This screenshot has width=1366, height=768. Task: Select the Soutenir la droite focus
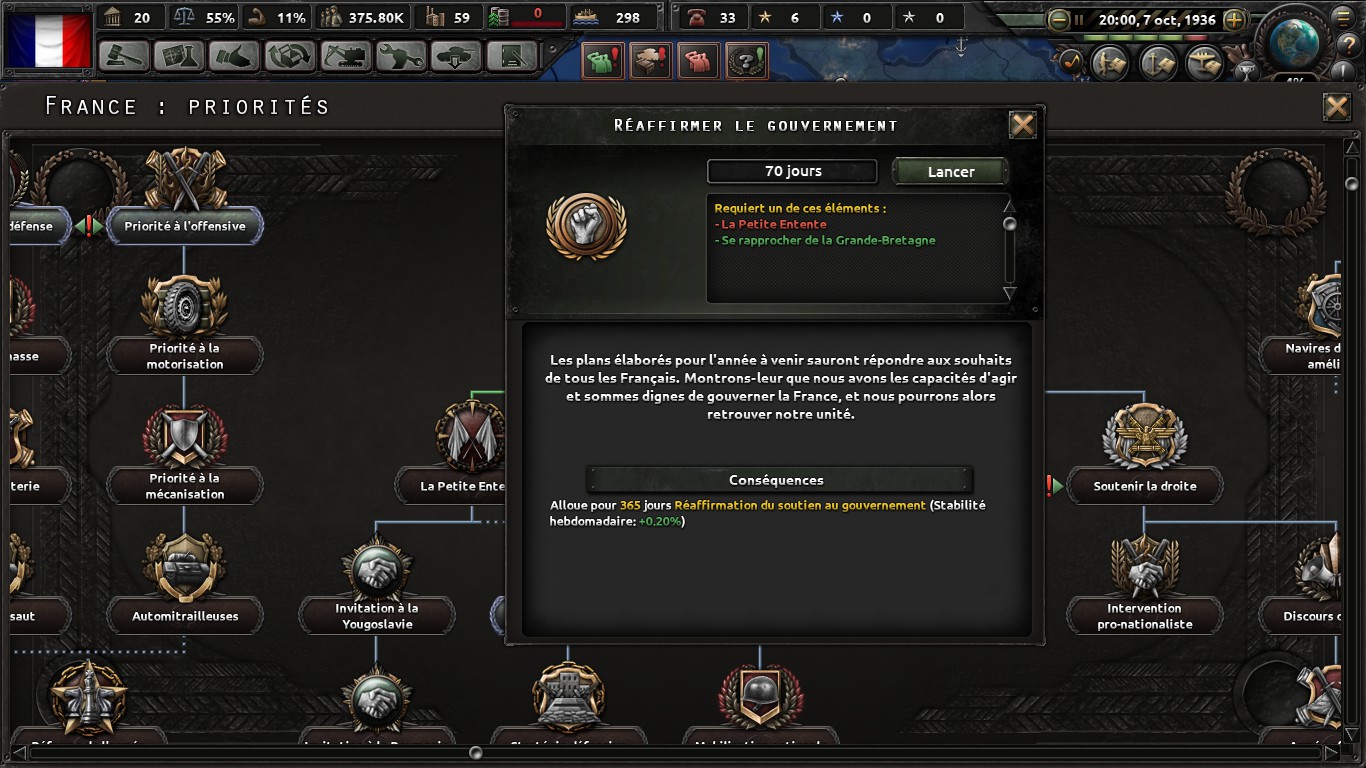(1144, 486)
